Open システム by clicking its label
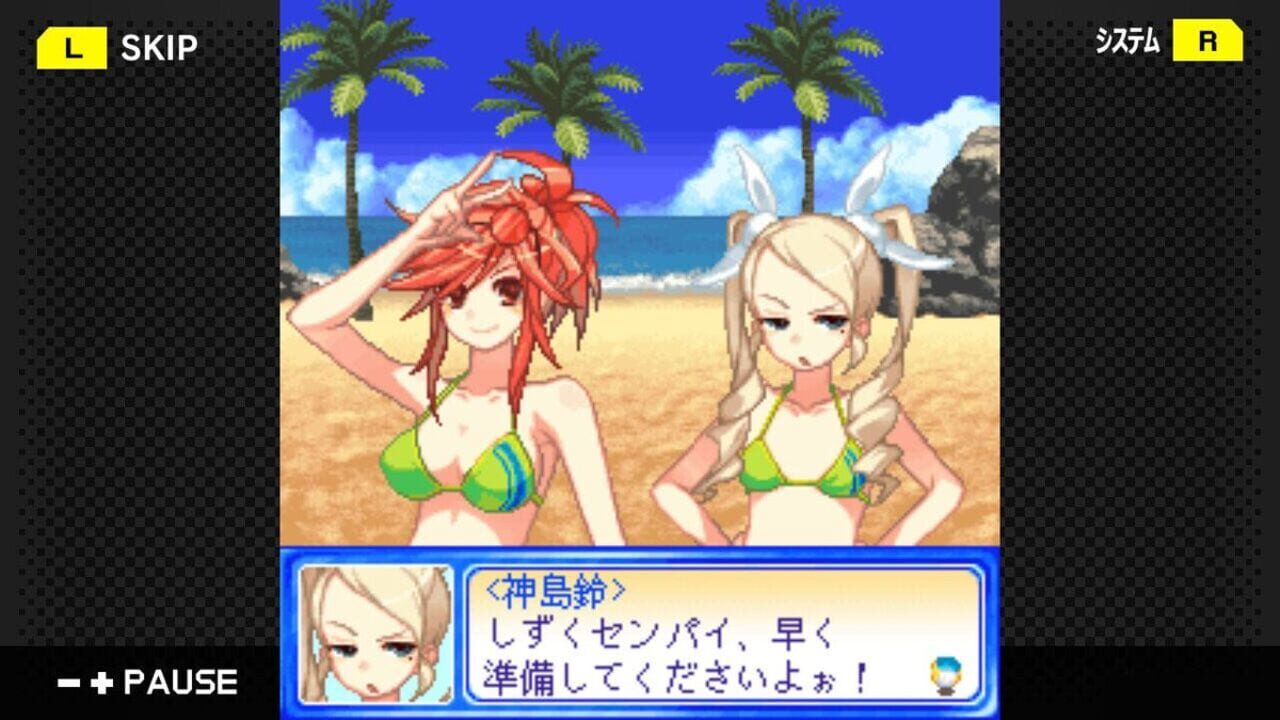 point(1128,42)
